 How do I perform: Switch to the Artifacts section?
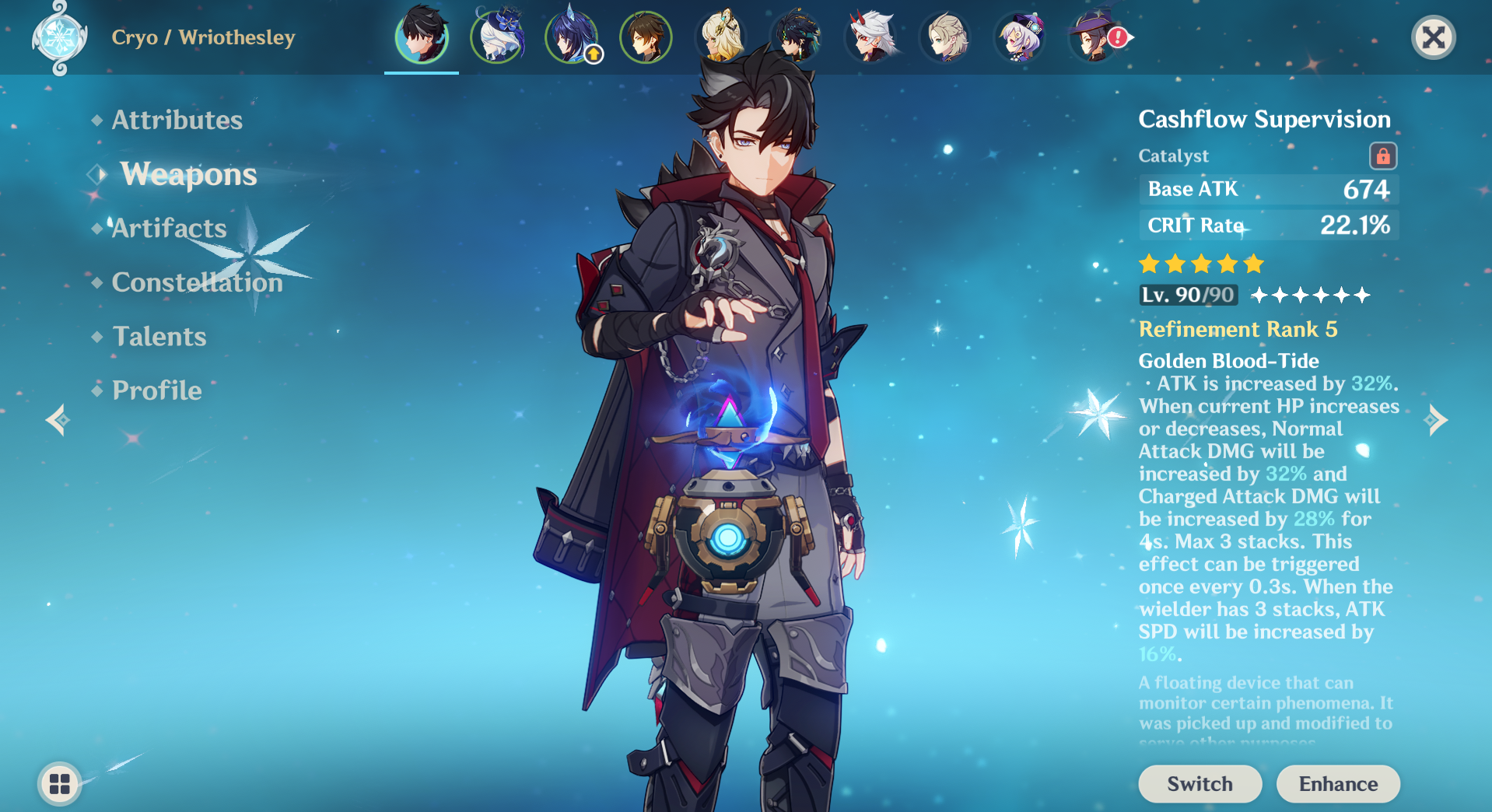coord(168,228)
